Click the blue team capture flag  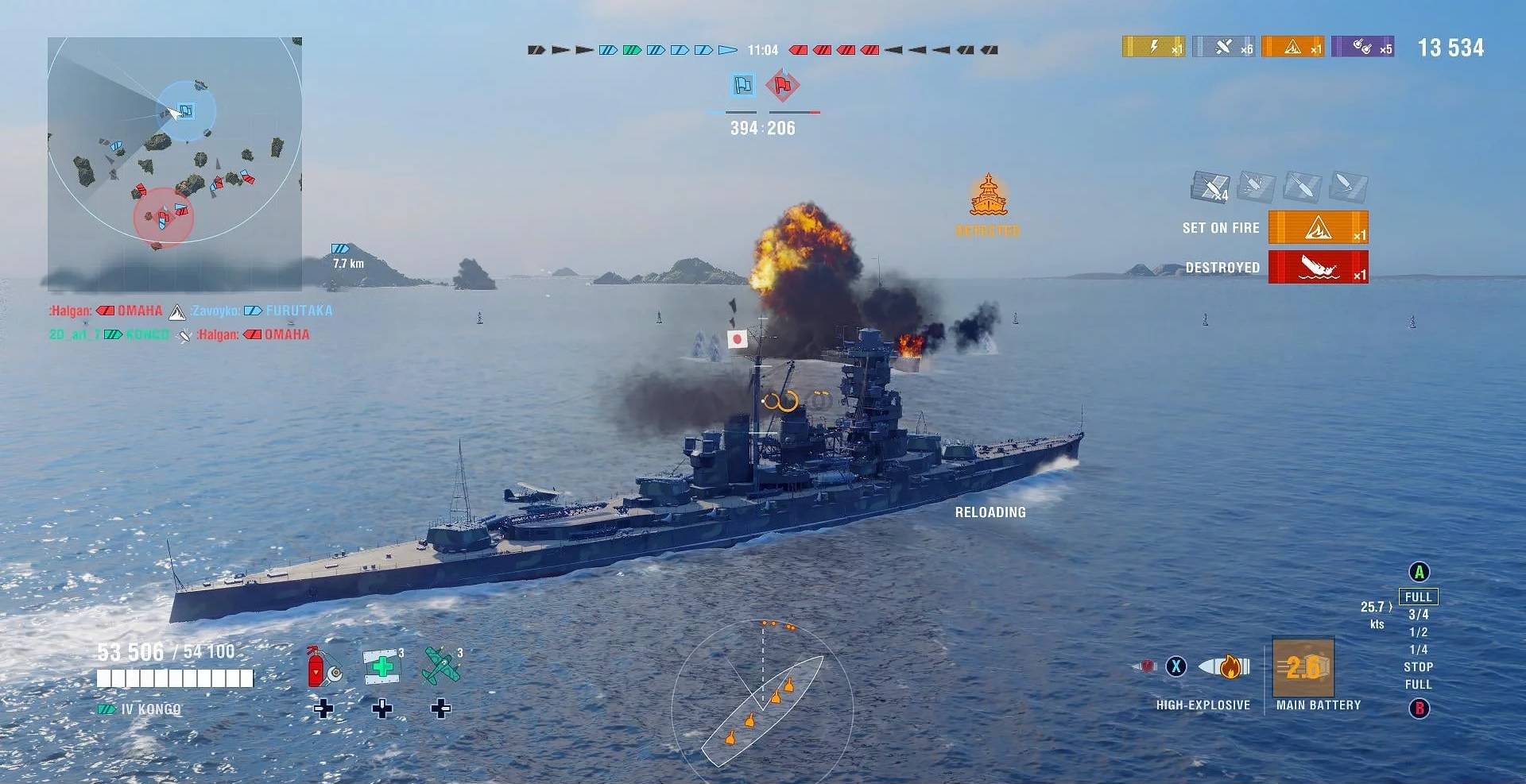[743, 85]
